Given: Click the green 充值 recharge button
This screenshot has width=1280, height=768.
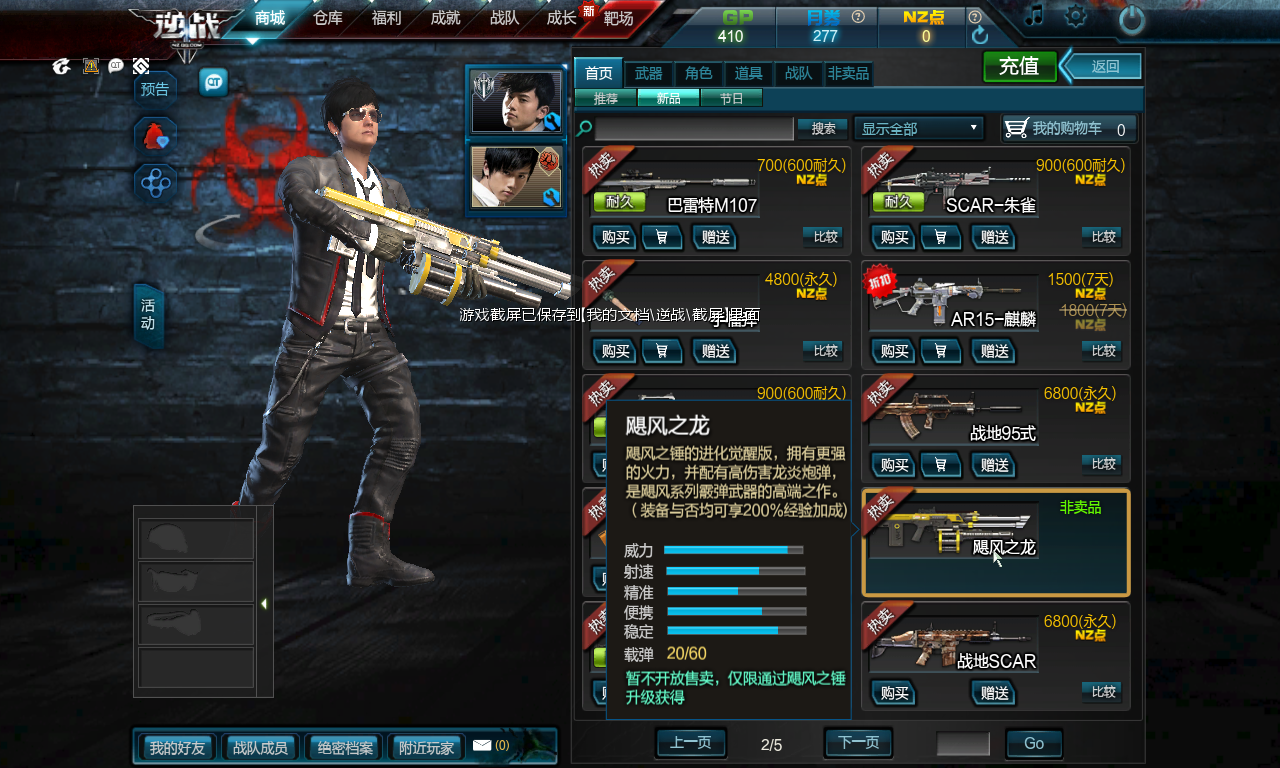Looking at the screenshot, I should 1019,67.
